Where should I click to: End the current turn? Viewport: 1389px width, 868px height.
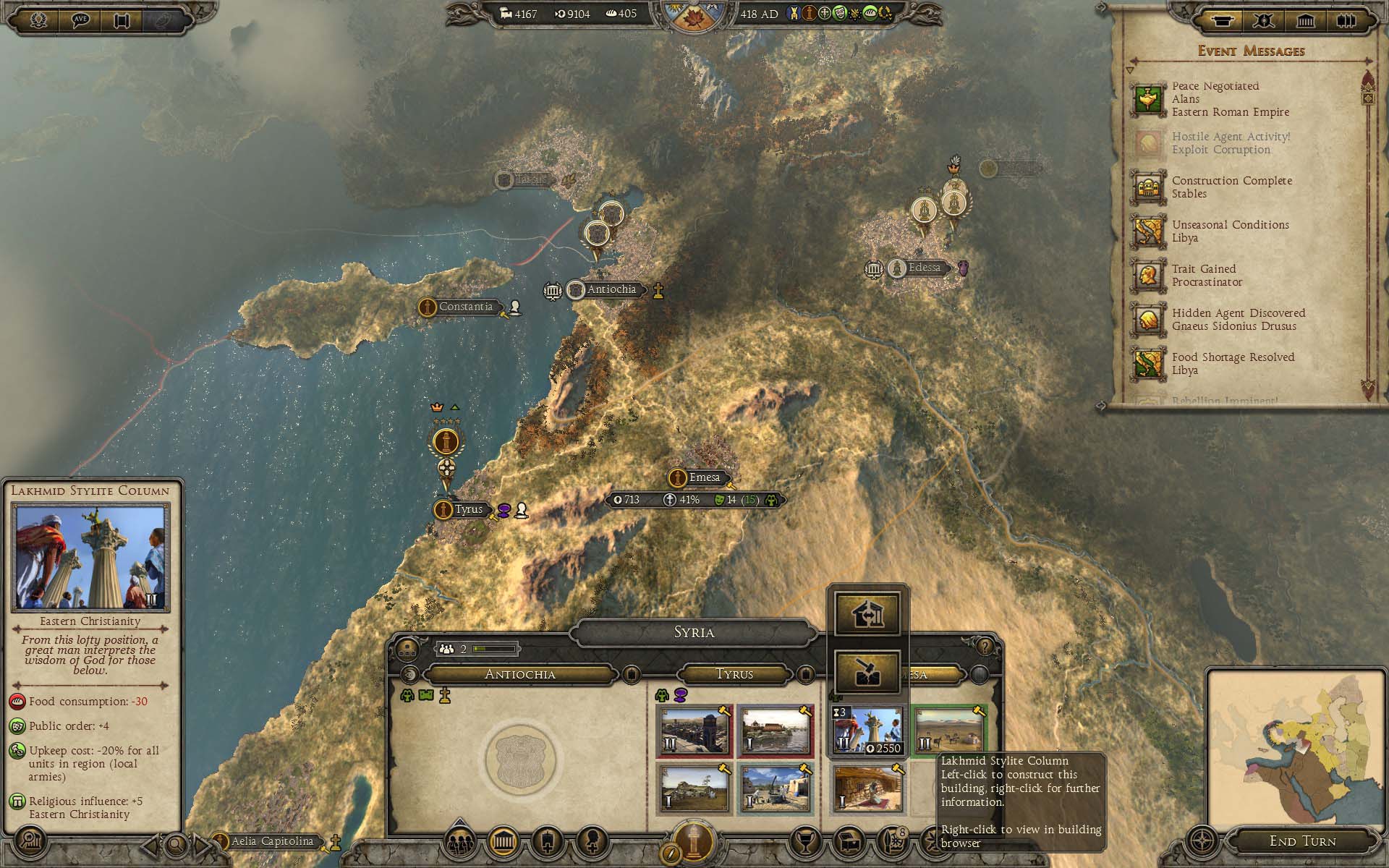pos(1302,841)
